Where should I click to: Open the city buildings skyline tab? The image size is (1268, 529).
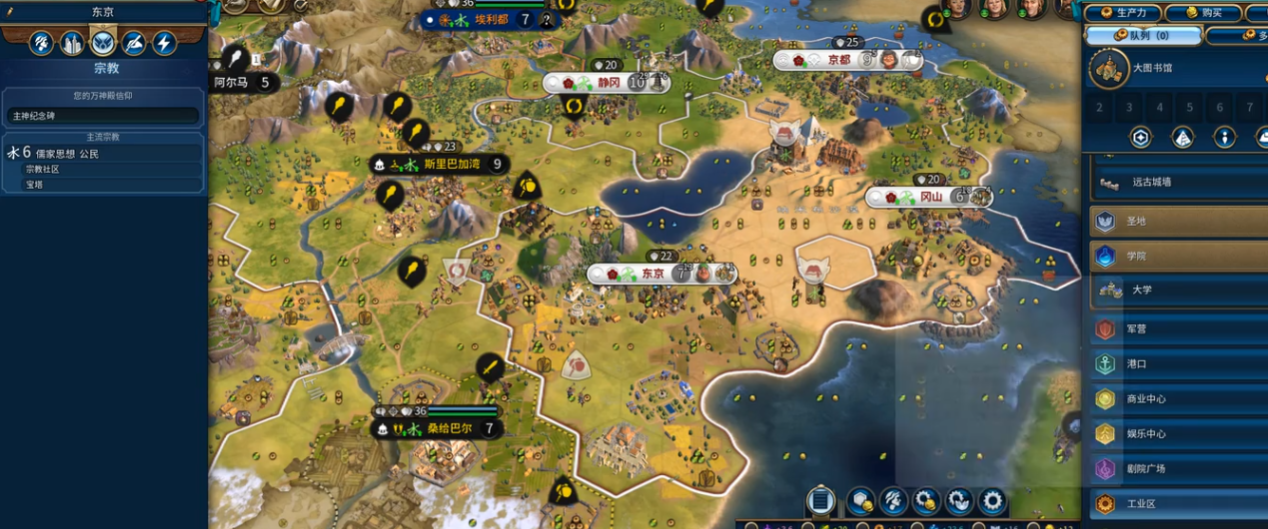[72, 43]
